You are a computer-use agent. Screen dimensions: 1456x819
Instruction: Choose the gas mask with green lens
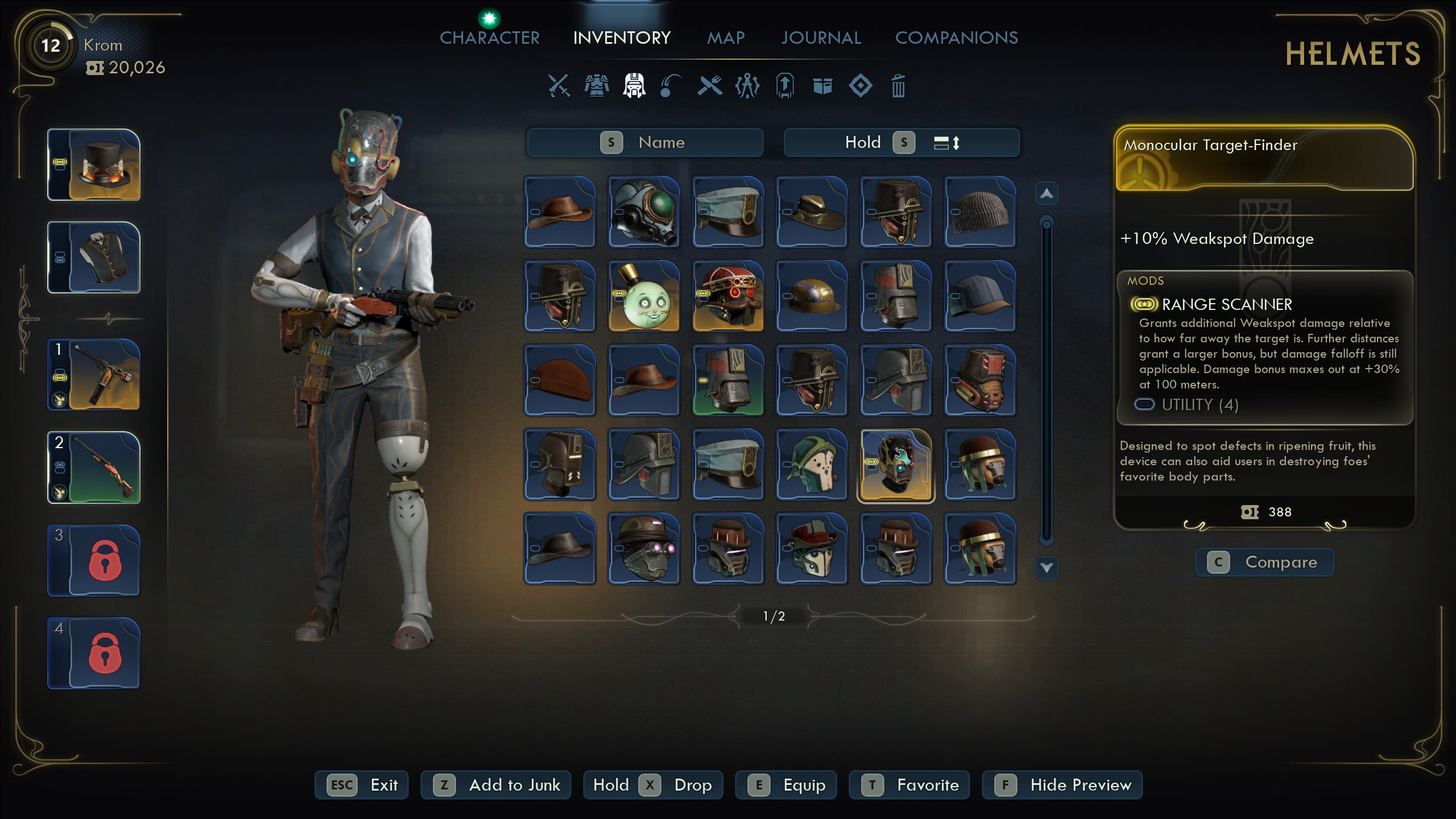click(644, 212)
